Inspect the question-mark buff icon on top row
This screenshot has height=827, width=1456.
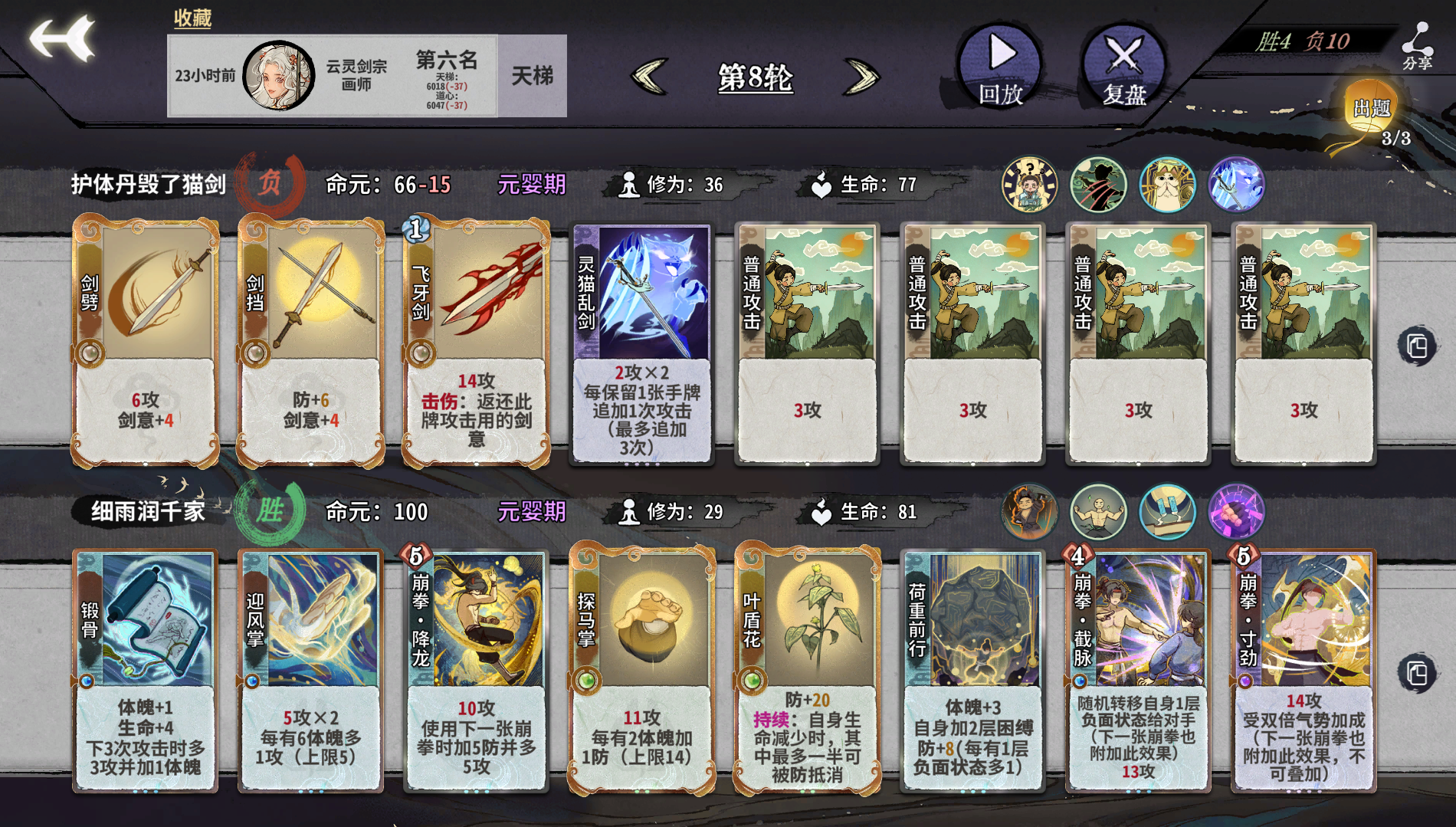pyautogui.click(x=1031, y=186)
